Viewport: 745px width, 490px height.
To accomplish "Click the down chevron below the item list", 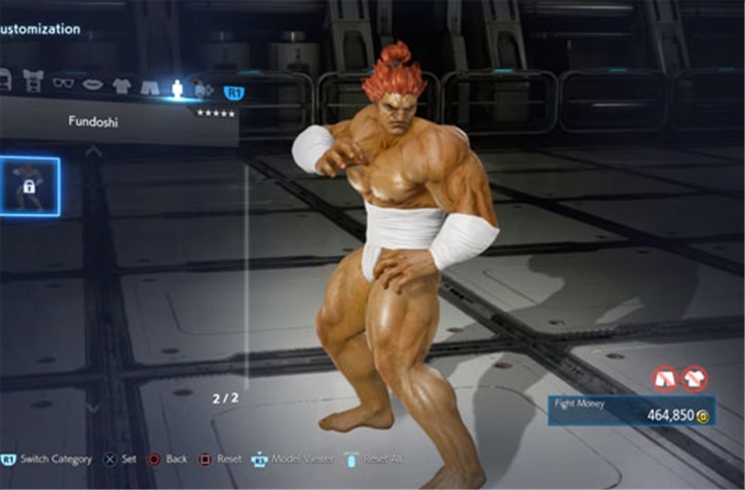I will tap(93, 408).
